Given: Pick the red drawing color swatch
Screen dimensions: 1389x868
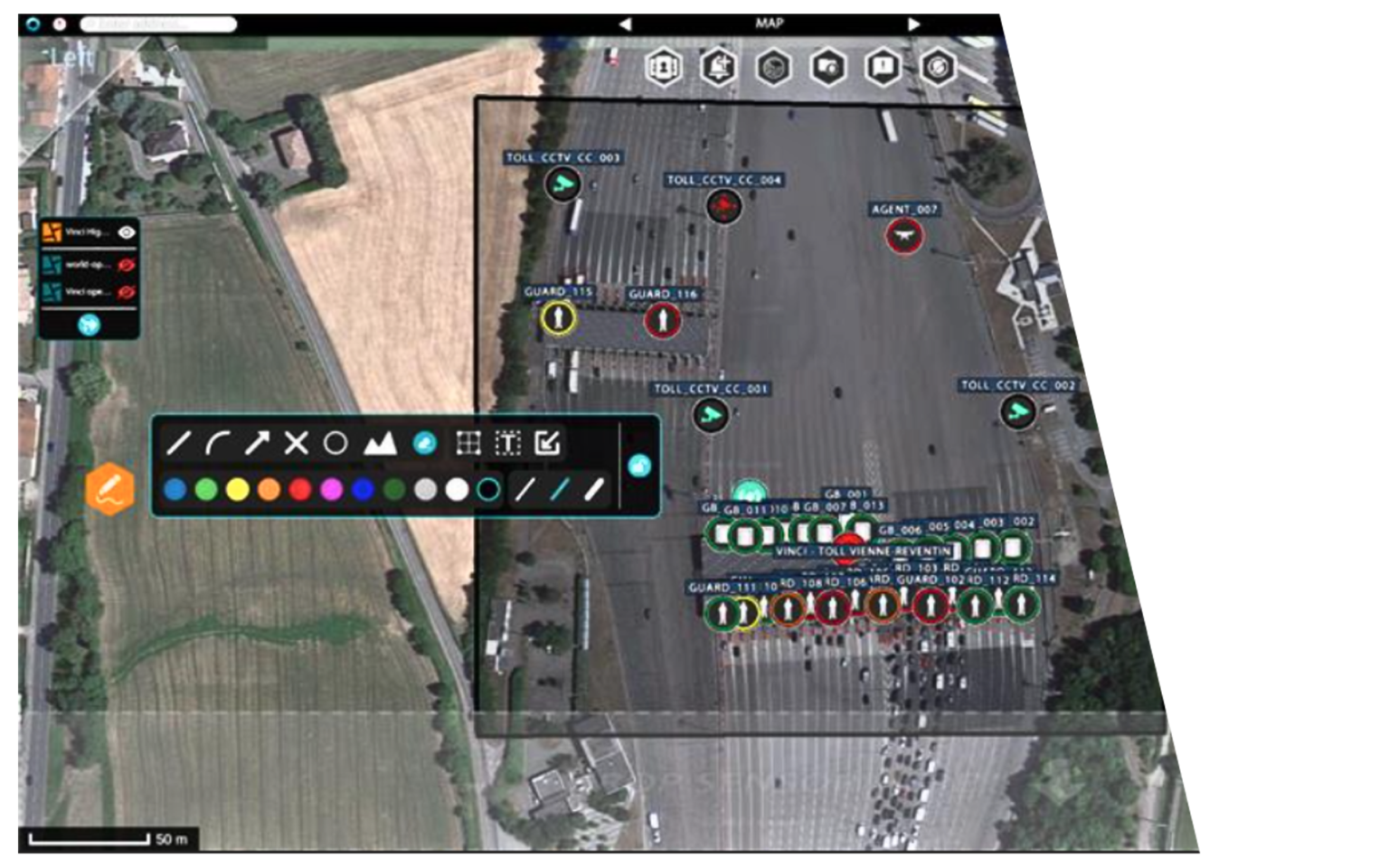Looking at the screenshot, I should coord(299,491).
